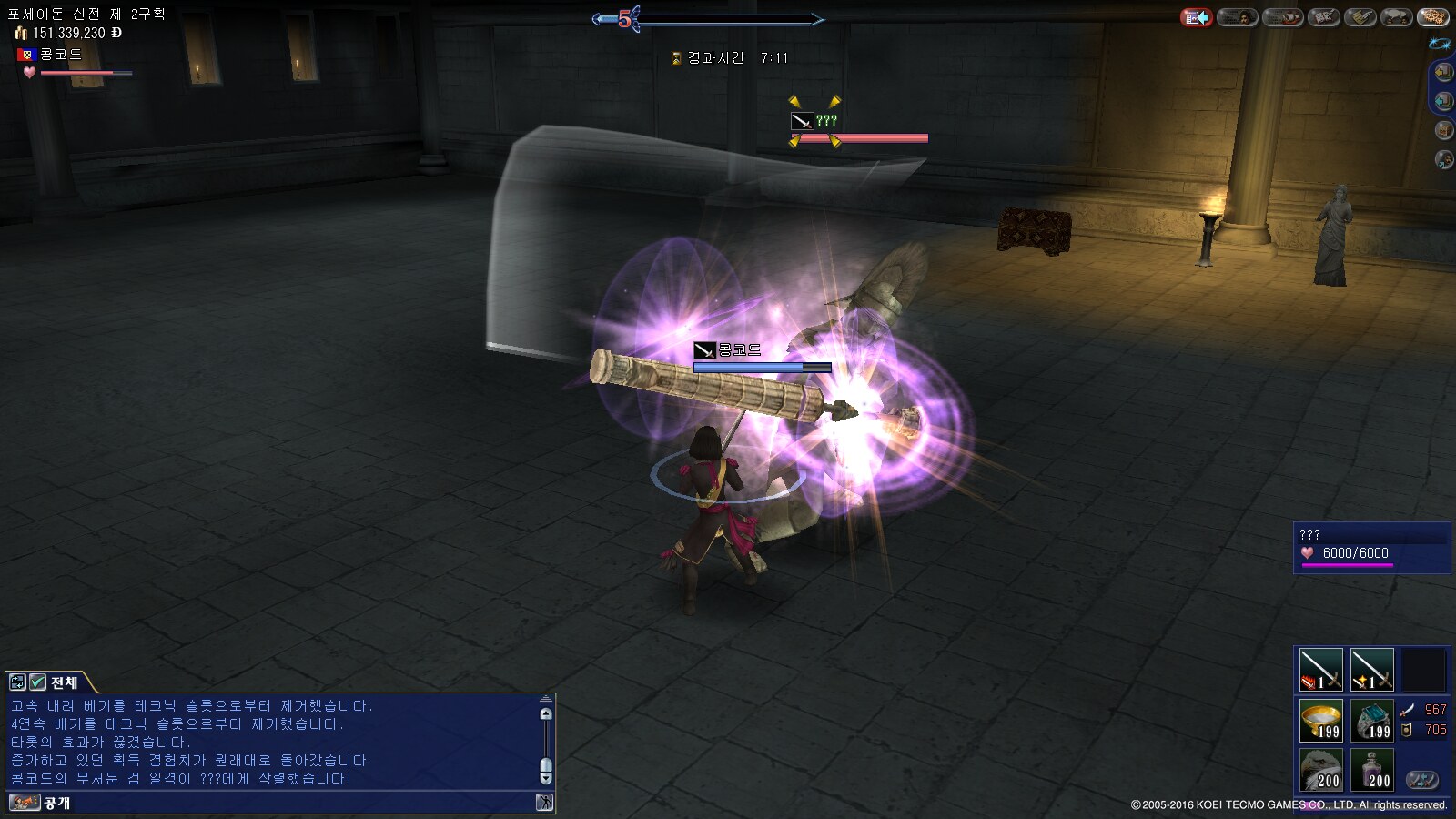The height and width of the screenshot is (819, 1456).
Task: Click the yellow arrow panel button
Action: (1443, 72)
